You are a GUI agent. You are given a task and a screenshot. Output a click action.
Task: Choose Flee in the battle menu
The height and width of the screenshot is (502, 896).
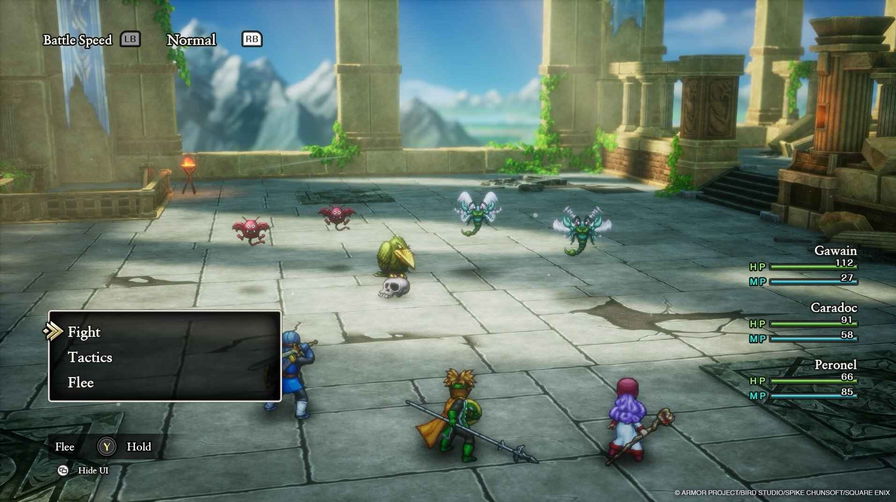[x=81, y=382]
